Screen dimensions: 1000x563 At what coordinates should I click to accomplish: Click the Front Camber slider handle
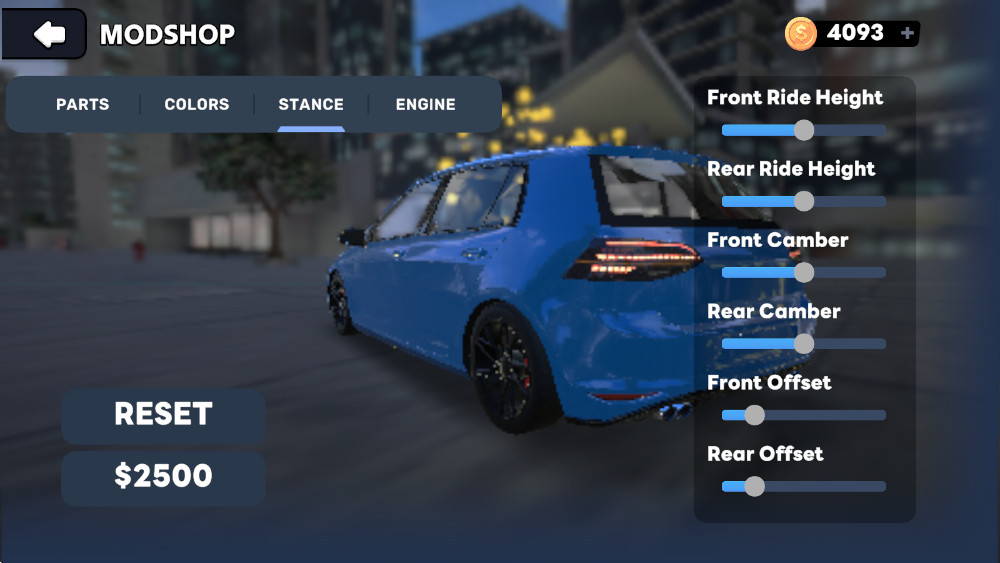pyautogui.click(x=804, y=272)
